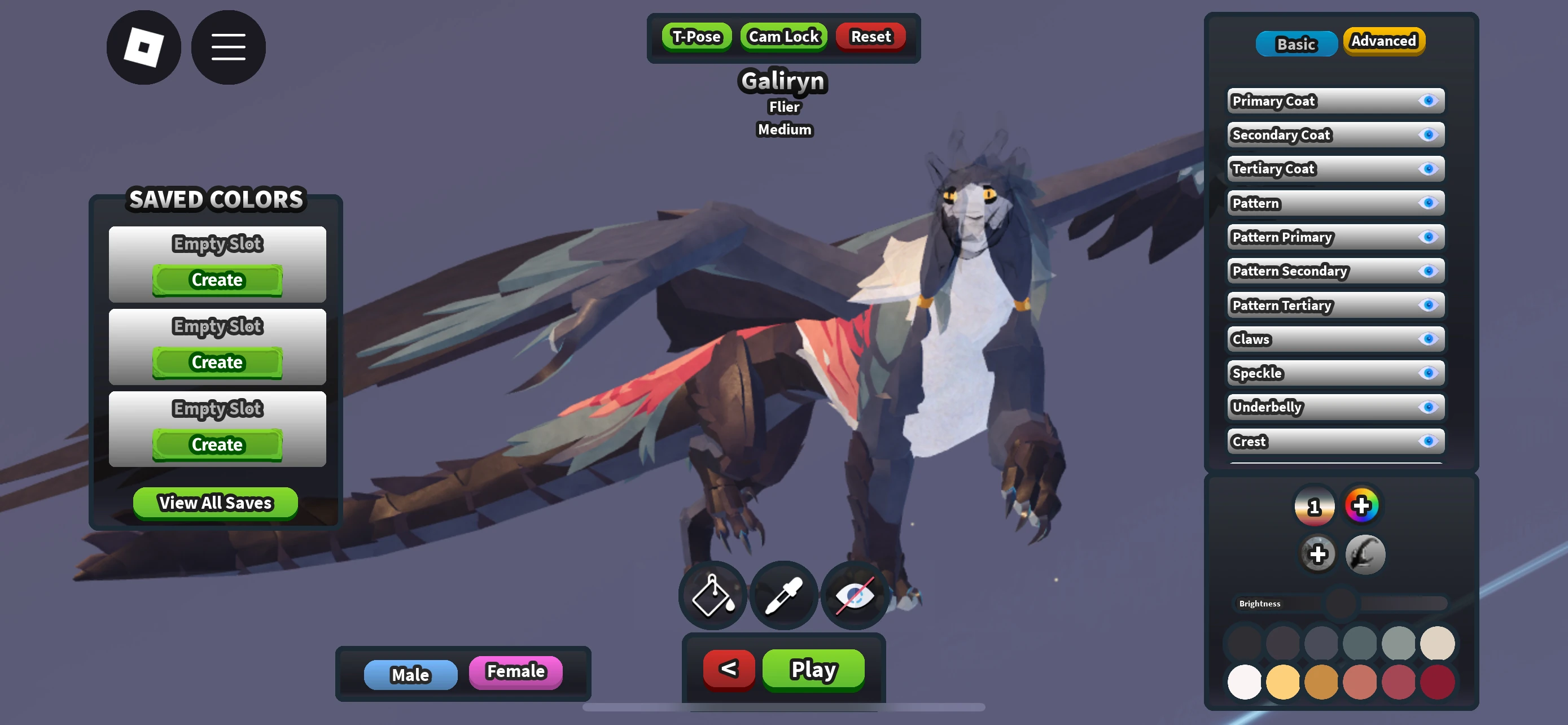Image resolution: width=1568 pixels, height=725 pixels.
Task: Add a new custom color with the plus icon
Action: (1319, 554)
